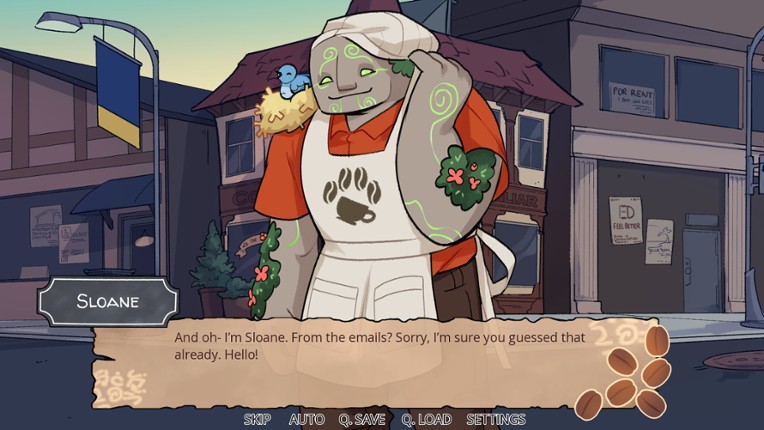Enable Auto dialogue advance
The width and height of the screenshot is (764, 430).
(x=306, y=420)
